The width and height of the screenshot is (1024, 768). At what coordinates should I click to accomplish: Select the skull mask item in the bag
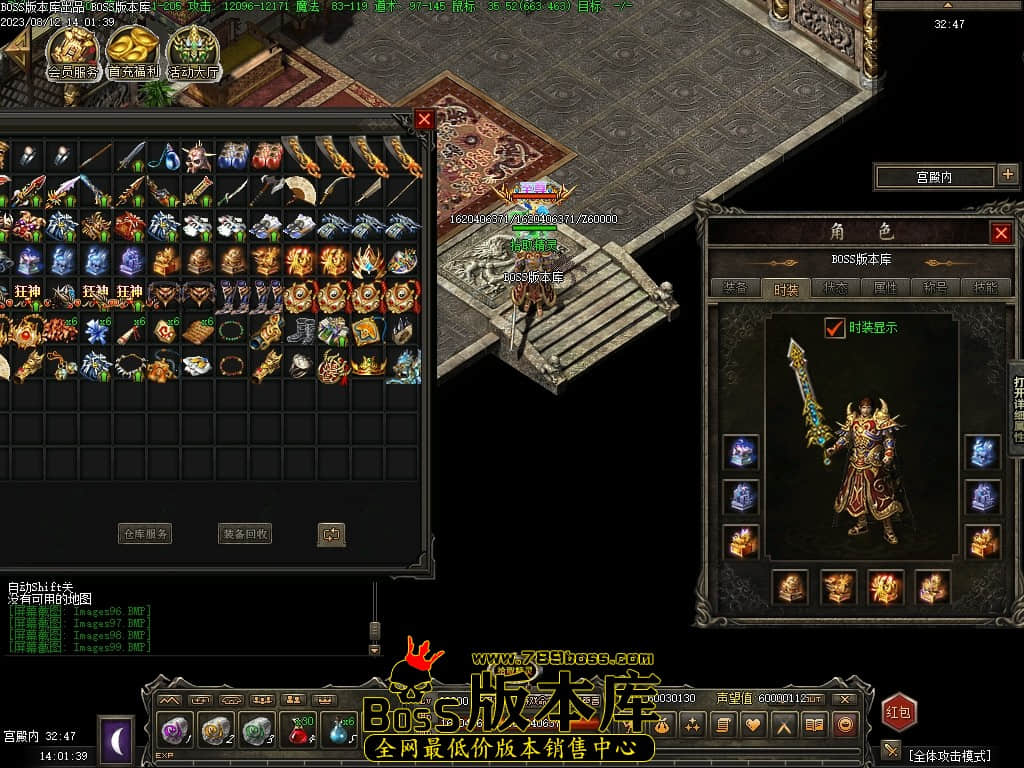(x=199, y=157)
